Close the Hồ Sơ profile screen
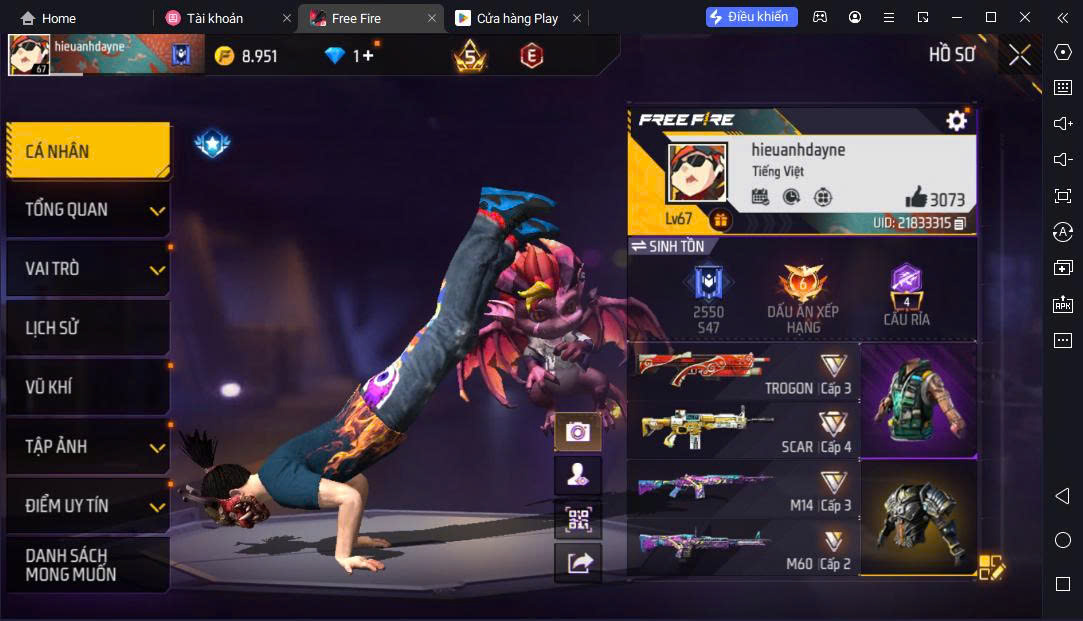1083x621 pixels. point(1019,55)
